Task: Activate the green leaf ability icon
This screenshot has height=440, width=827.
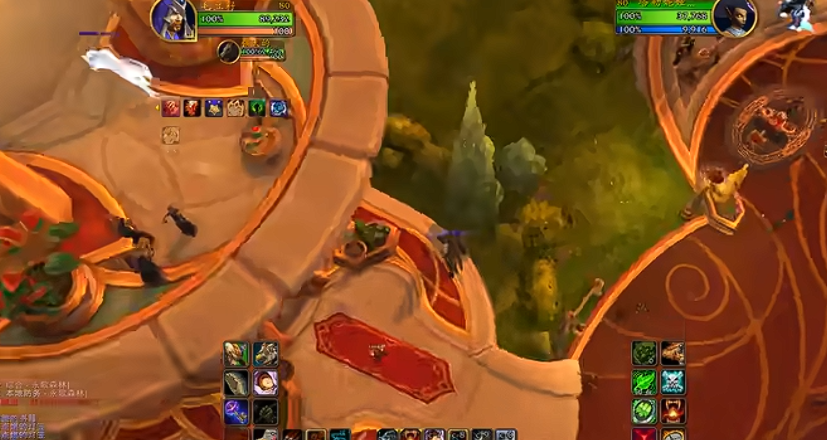Action: (x=644, y=382)
